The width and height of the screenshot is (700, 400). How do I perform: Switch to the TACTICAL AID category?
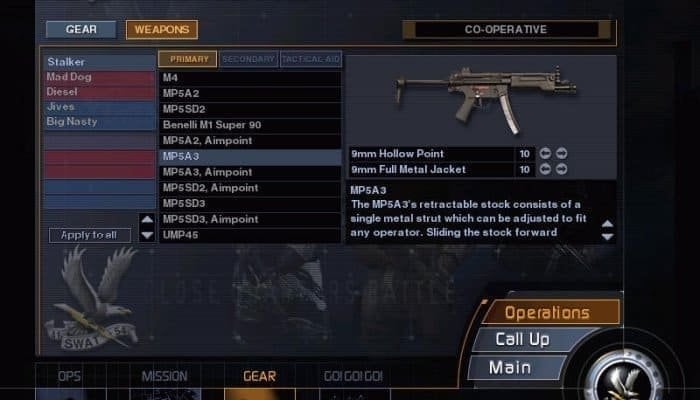(x=309, y=59)
